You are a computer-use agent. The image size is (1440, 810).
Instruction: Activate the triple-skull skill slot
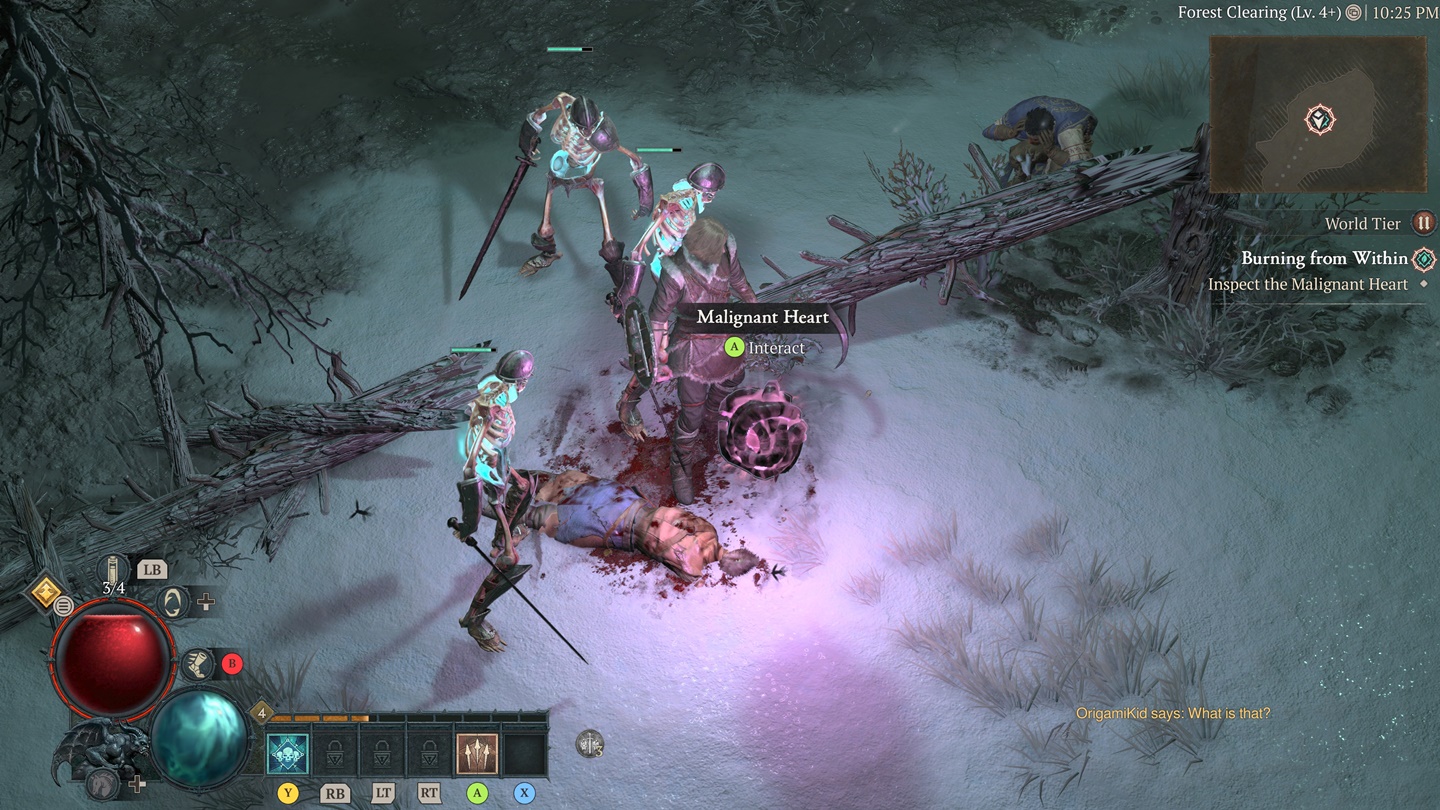[288, 754]
